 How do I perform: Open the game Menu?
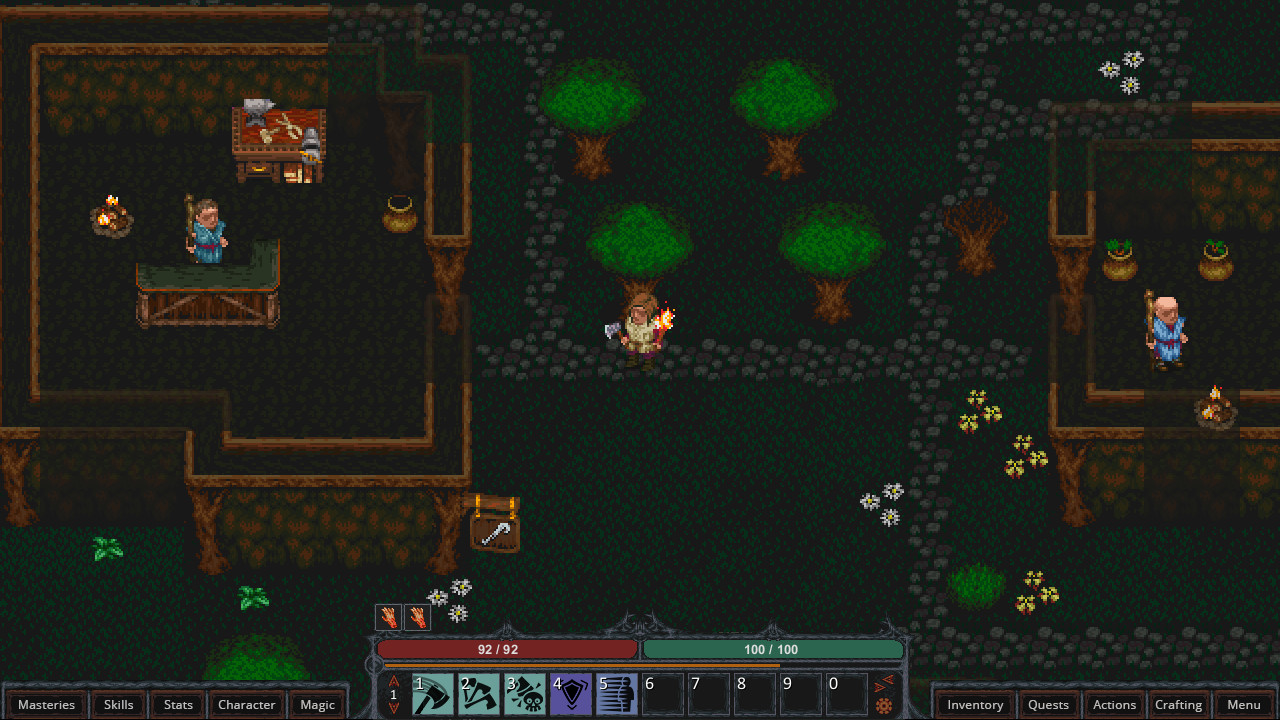pyautogui.click(x=1243, y=704)
